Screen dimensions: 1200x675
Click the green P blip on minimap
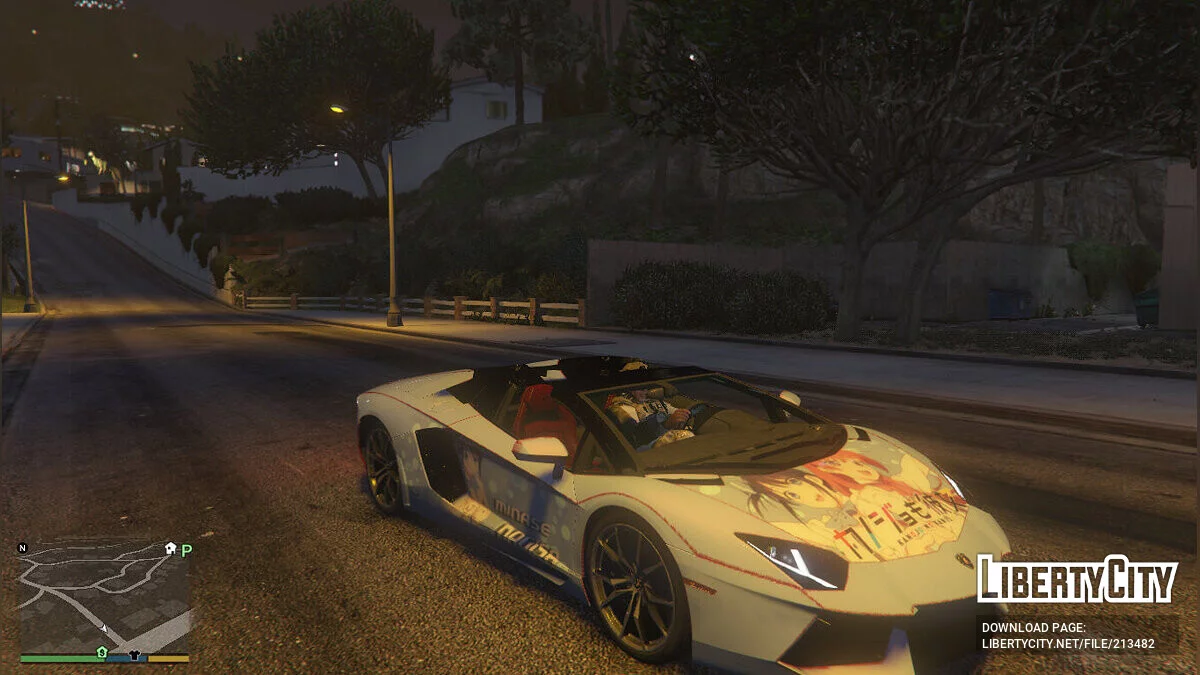click(186, 549)
